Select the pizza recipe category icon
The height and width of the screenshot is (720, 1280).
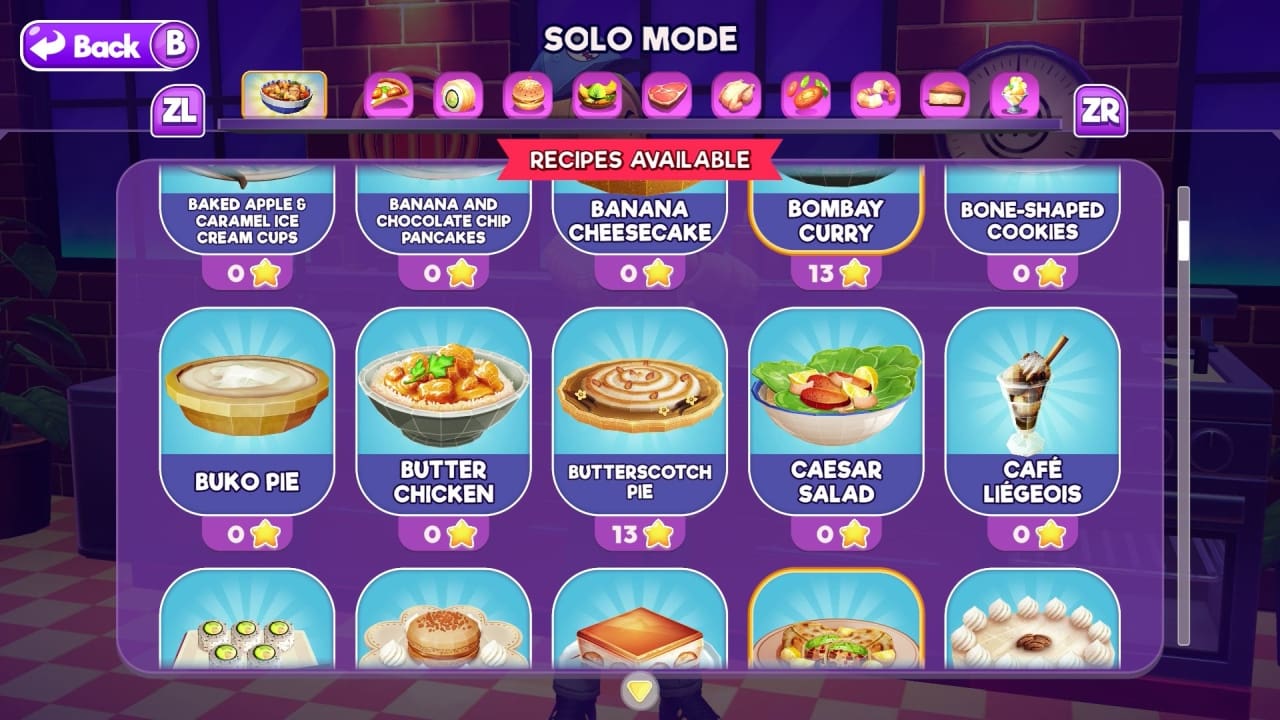386,94
